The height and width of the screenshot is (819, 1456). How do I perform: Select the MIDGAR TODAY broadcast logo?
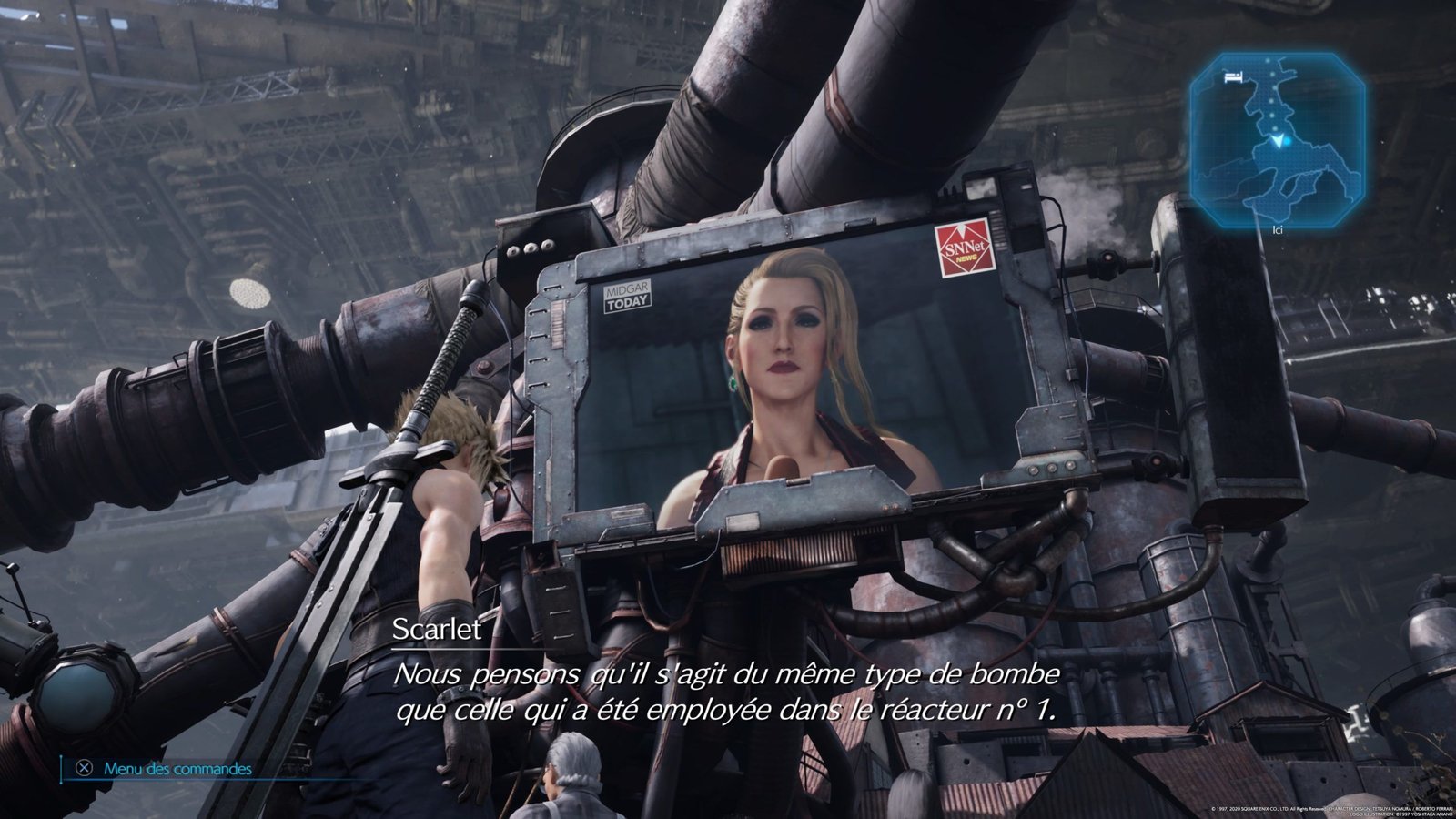point(629,298)
